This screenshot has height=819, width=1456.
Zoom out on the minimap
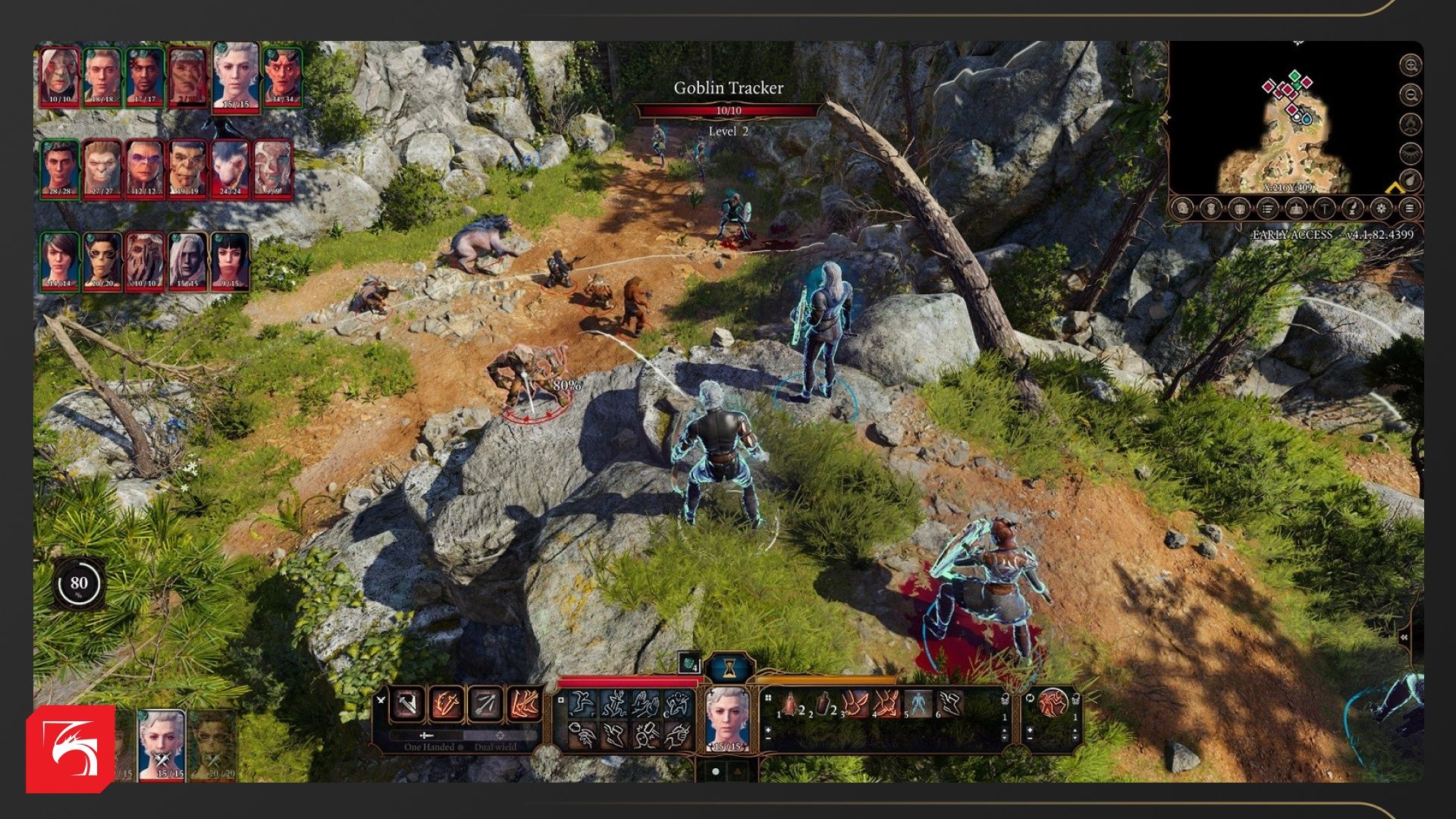tap(1410, 95)
